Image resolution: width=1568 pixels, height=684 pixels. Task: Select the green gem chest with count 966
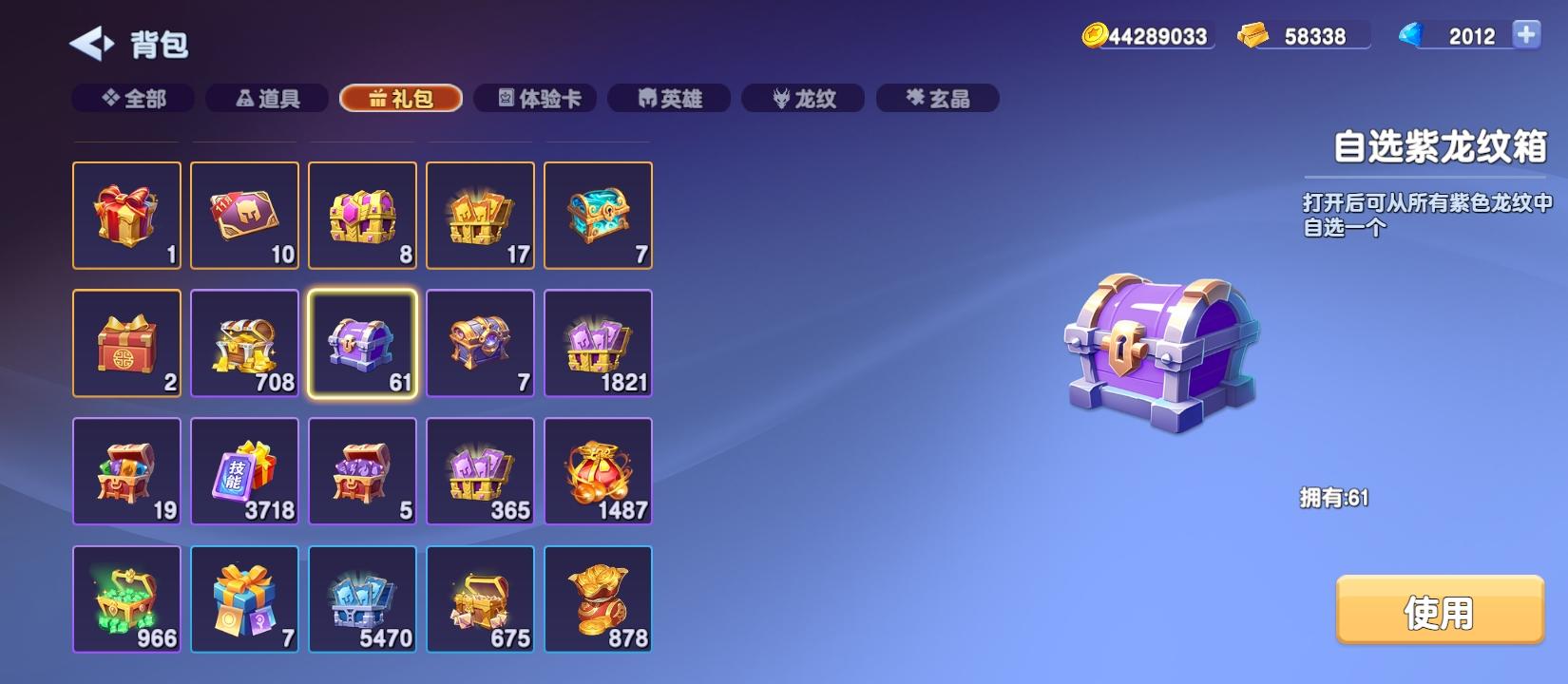tap(126, 598)
